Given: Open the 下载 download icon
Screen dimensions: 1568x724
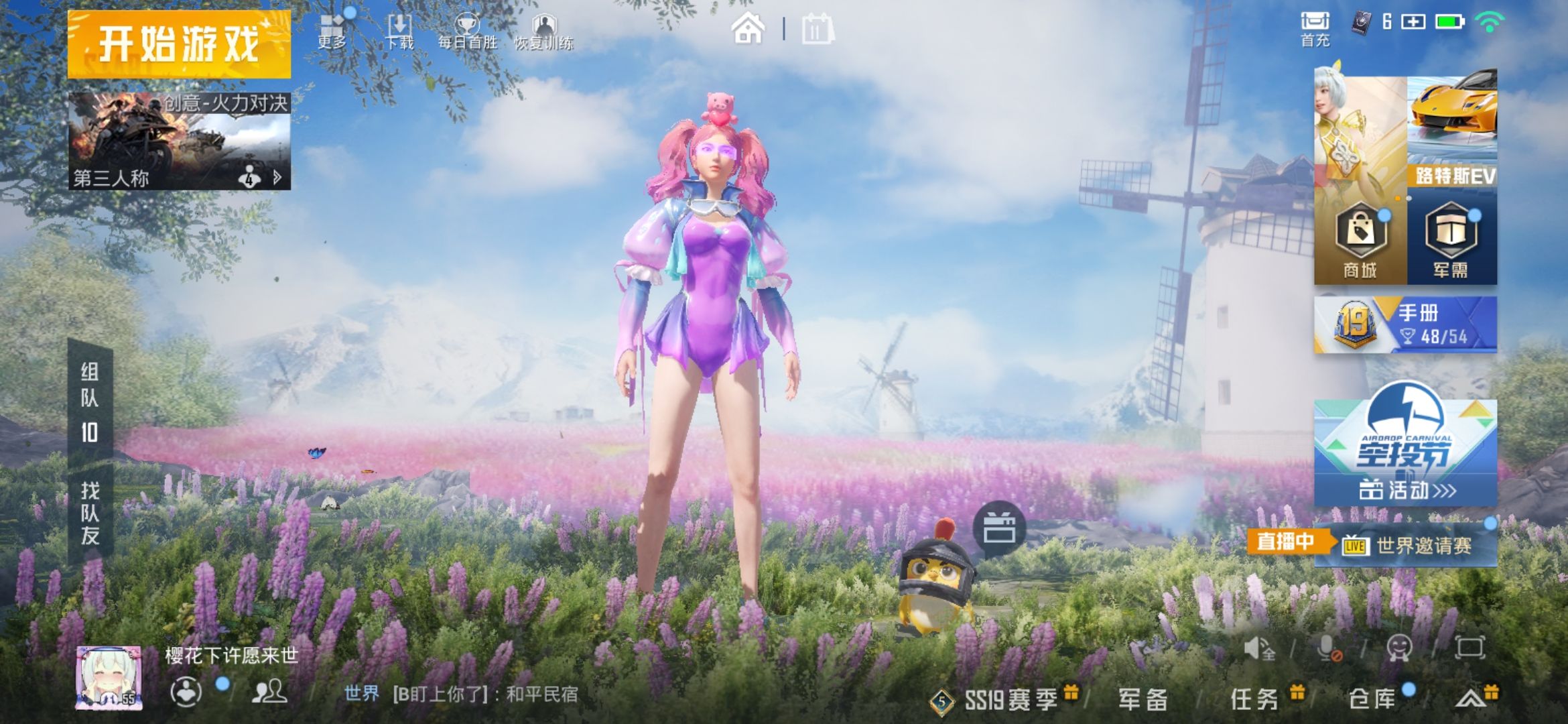Looking at the screenshot, I should (399, 32).
